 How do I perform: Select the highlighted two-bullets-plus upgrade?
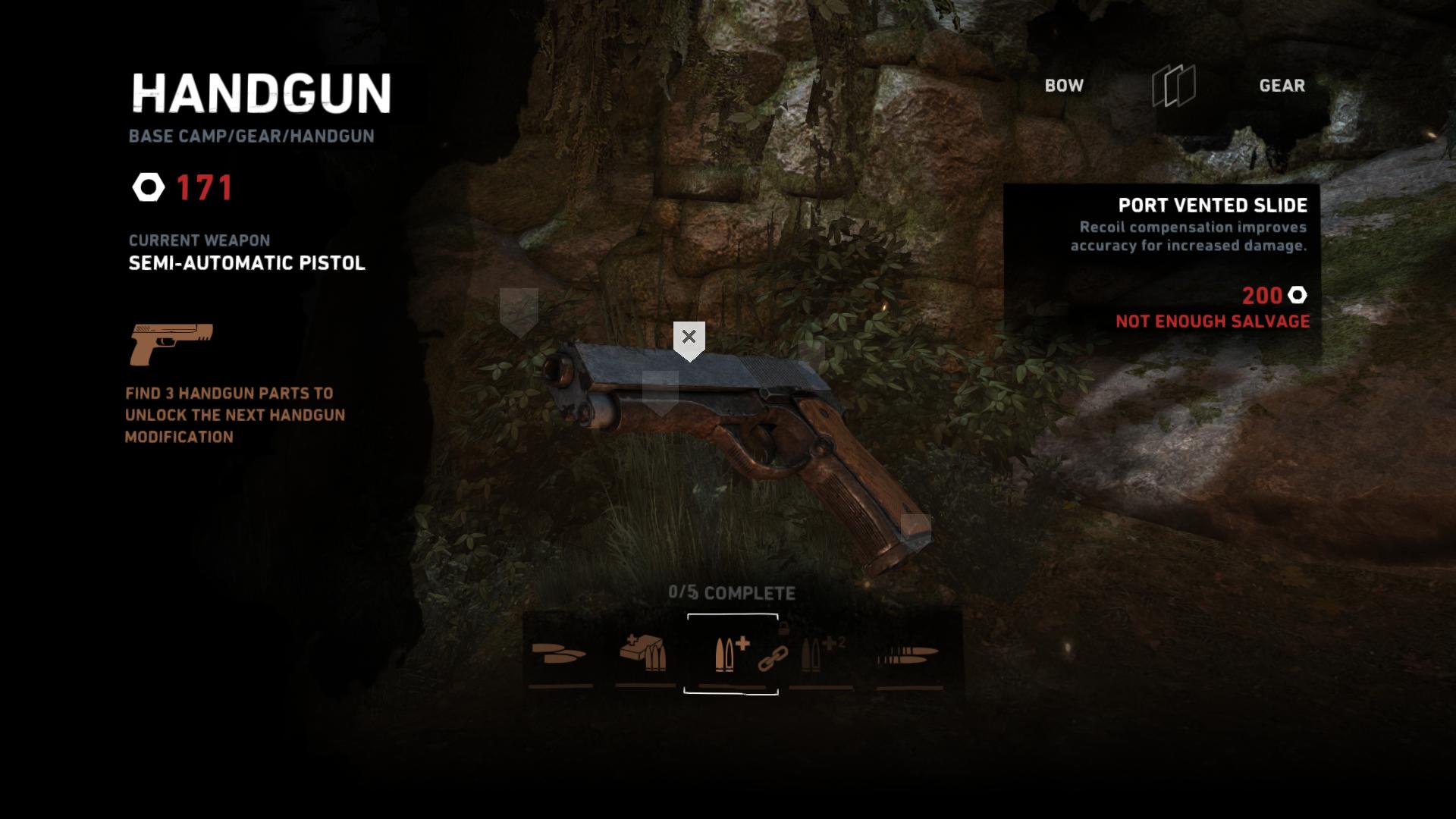[x=731, y=653]
